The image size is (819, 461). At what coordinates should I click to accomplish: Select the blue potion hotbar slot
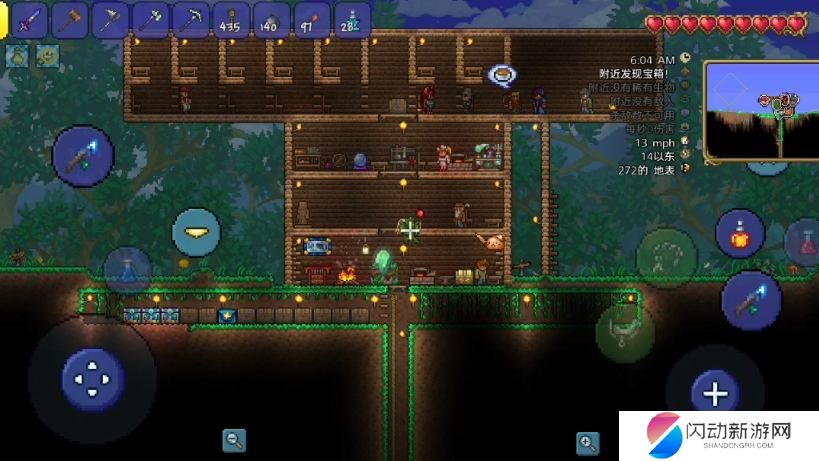click(351, 19)
